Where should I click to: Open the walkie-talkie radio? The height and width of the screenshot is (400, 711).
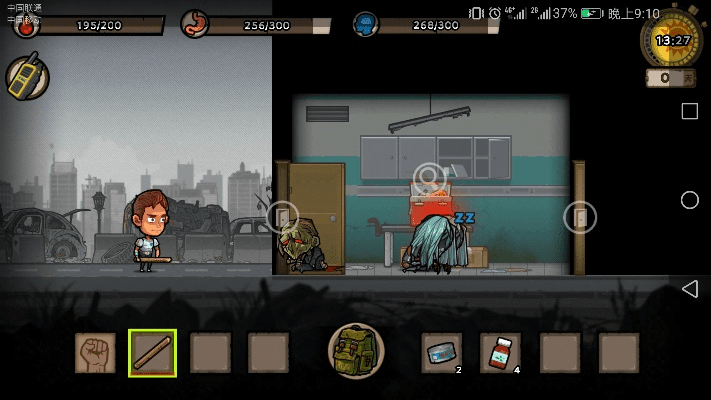[27, 78]
